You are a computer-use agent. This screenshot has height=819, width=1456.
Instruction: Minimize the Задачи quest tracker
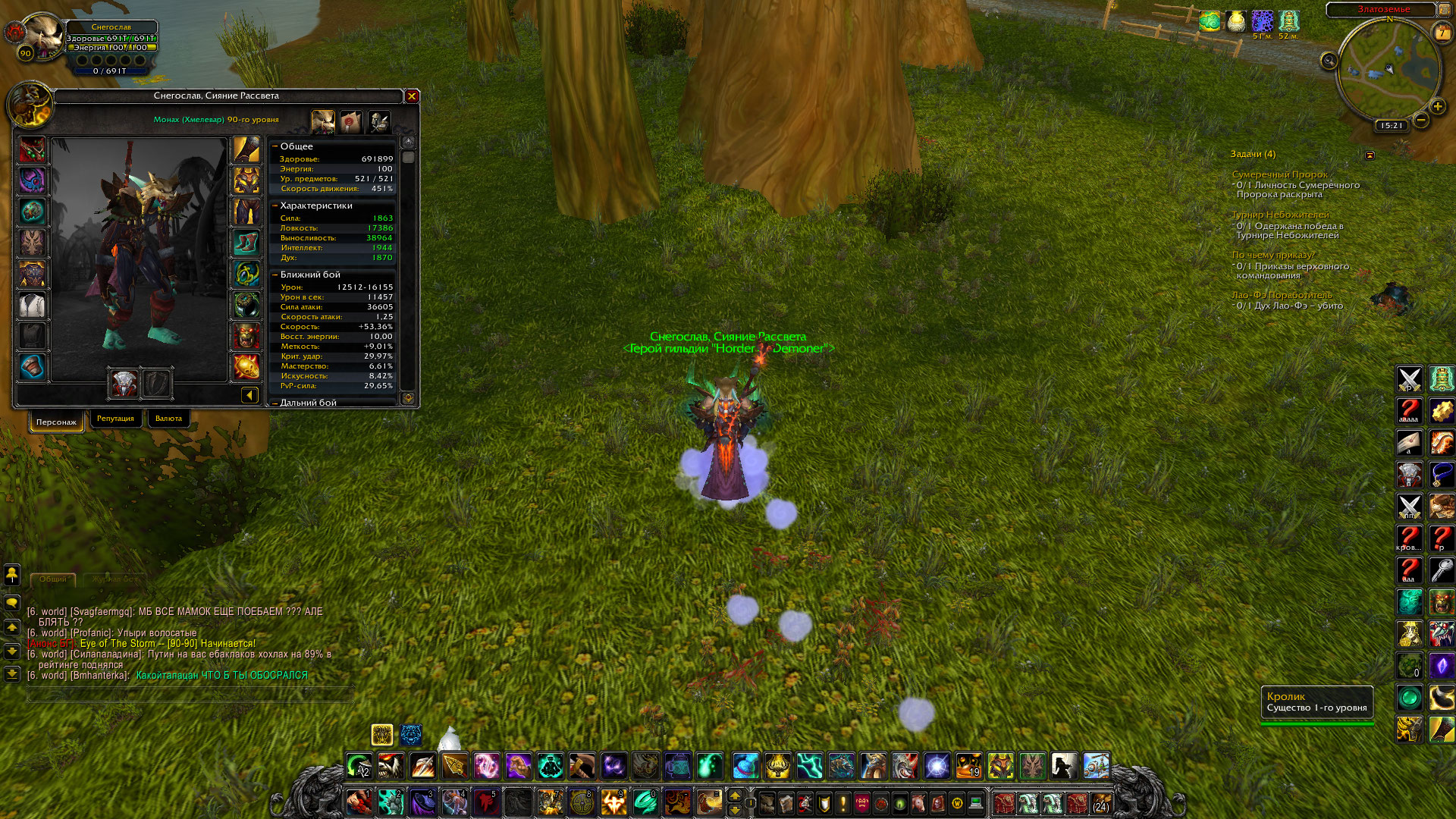click(1370, 155)
